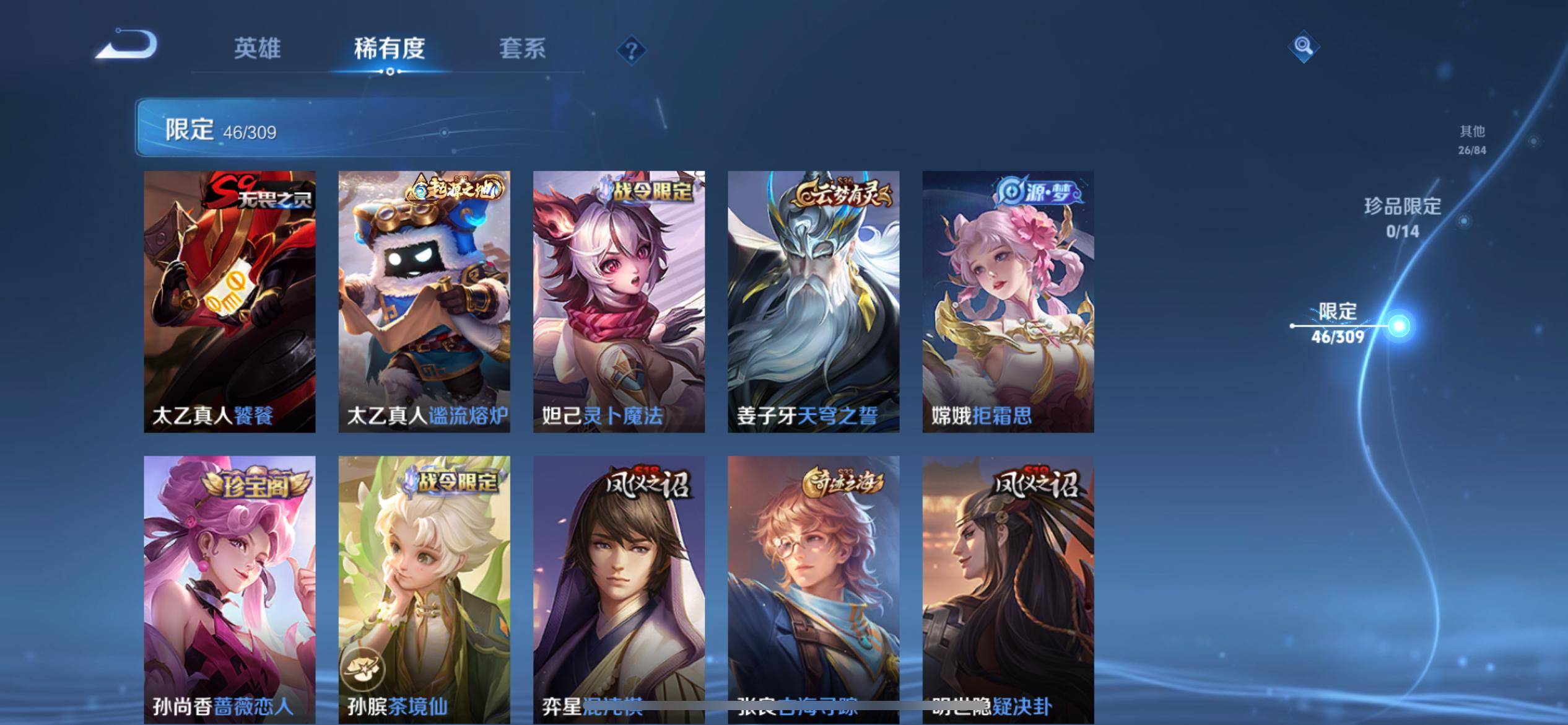Open the 套系 tab
Screen dimensions: 1568x725
click(x=522, y=48)
